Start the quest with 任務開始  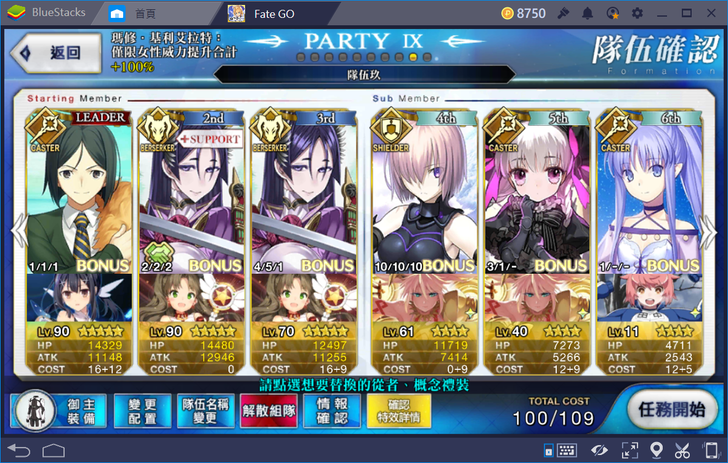pyautogui.click(x=673, y=410)
